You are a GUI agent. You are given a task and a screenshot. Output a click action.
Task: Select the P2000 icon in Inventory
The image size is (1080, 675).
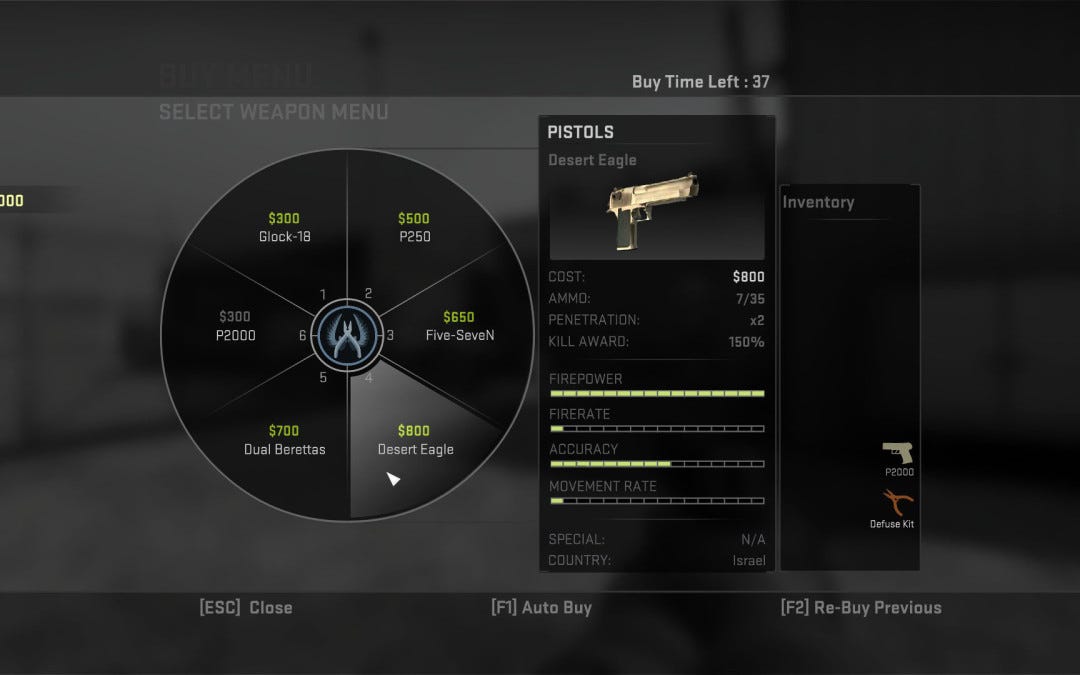[898, 454]
